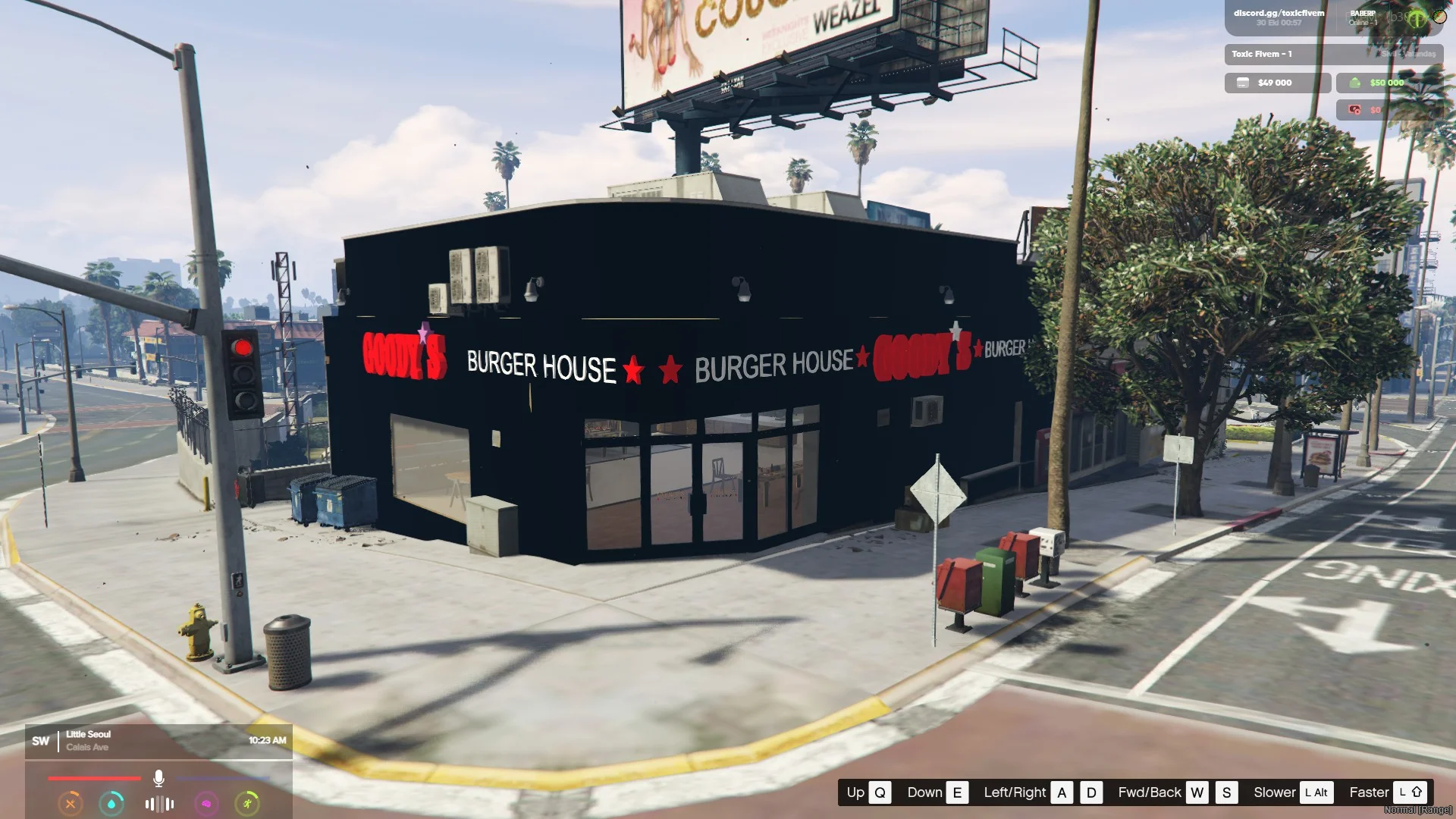Select the pink brain stress icon

[206, 803]
